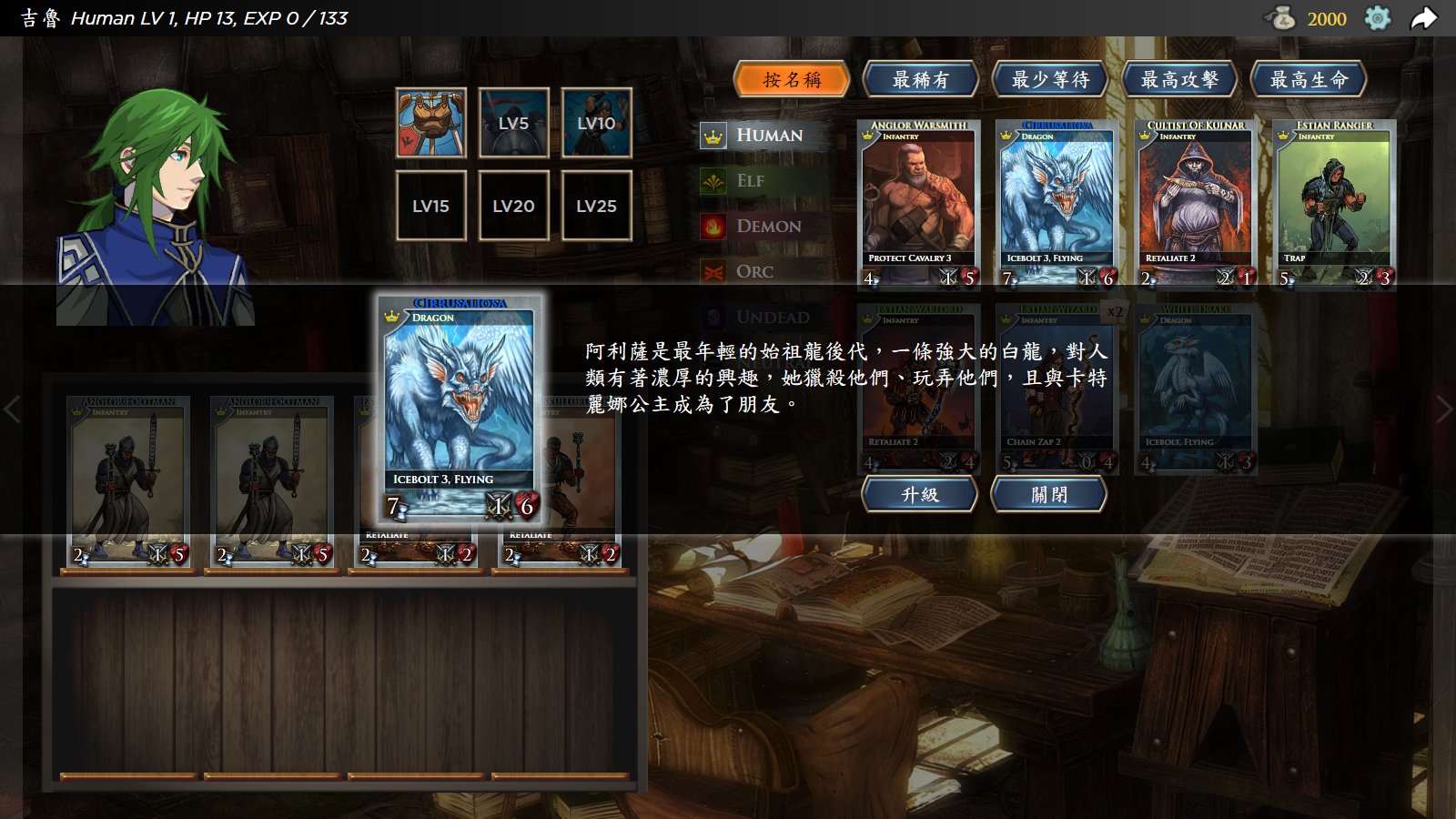Upgrade the card with 升級 button
The image size is (1456, 819).
[920, 494]
